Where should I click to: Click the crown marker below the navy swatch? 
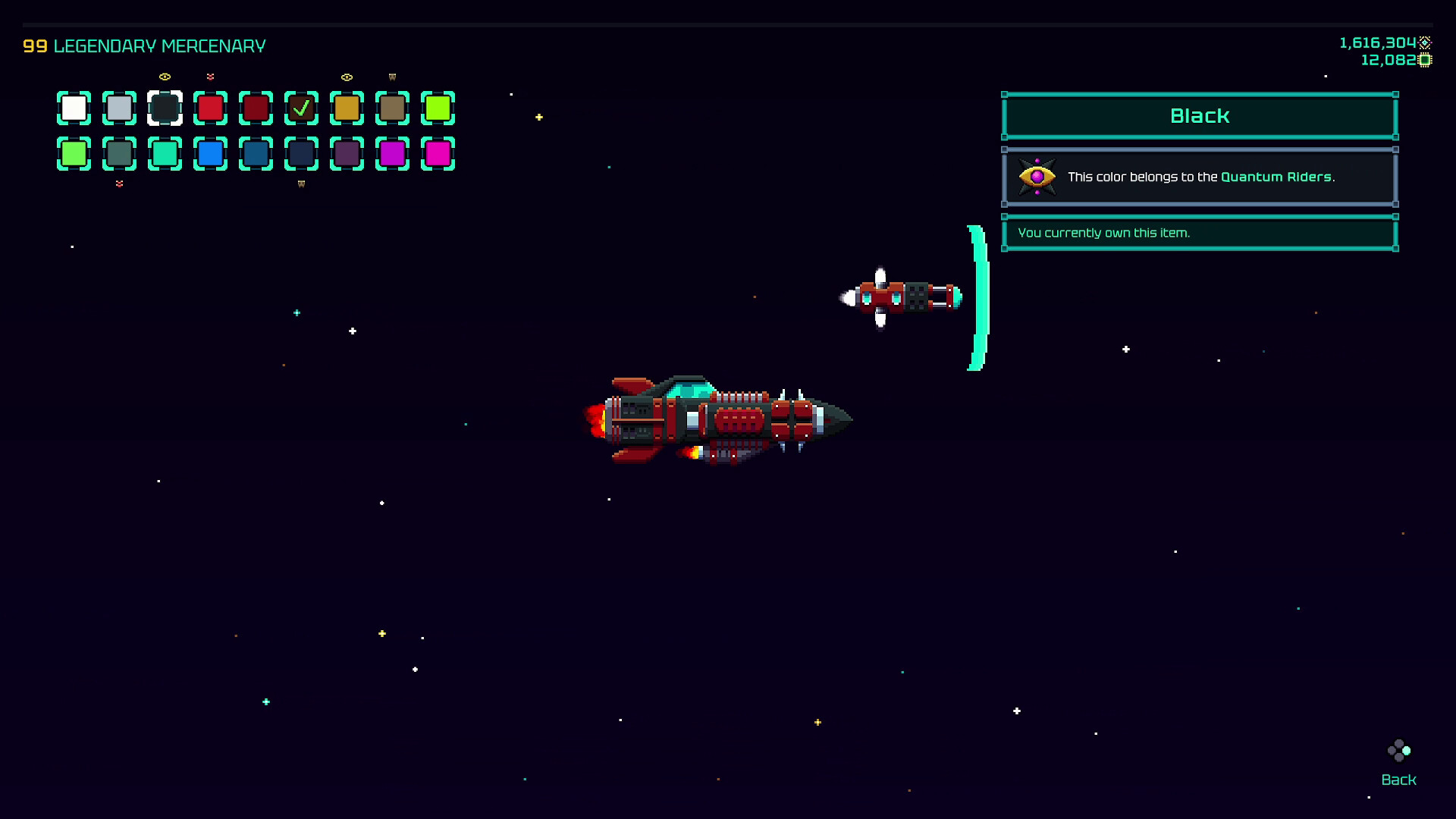coord(301,184)
